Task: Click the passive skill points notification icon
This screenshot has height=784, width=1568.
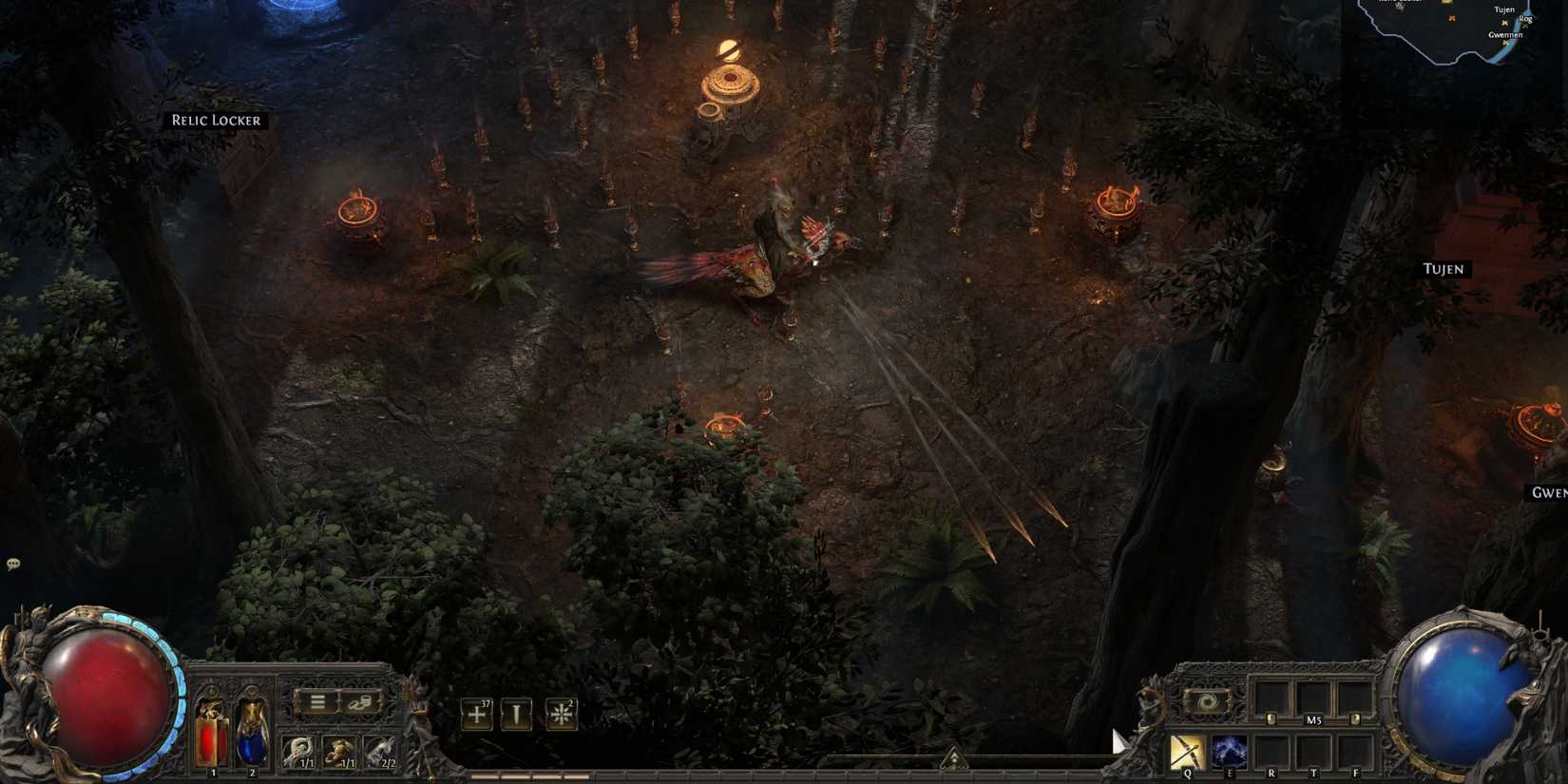Action: (476, 715)
